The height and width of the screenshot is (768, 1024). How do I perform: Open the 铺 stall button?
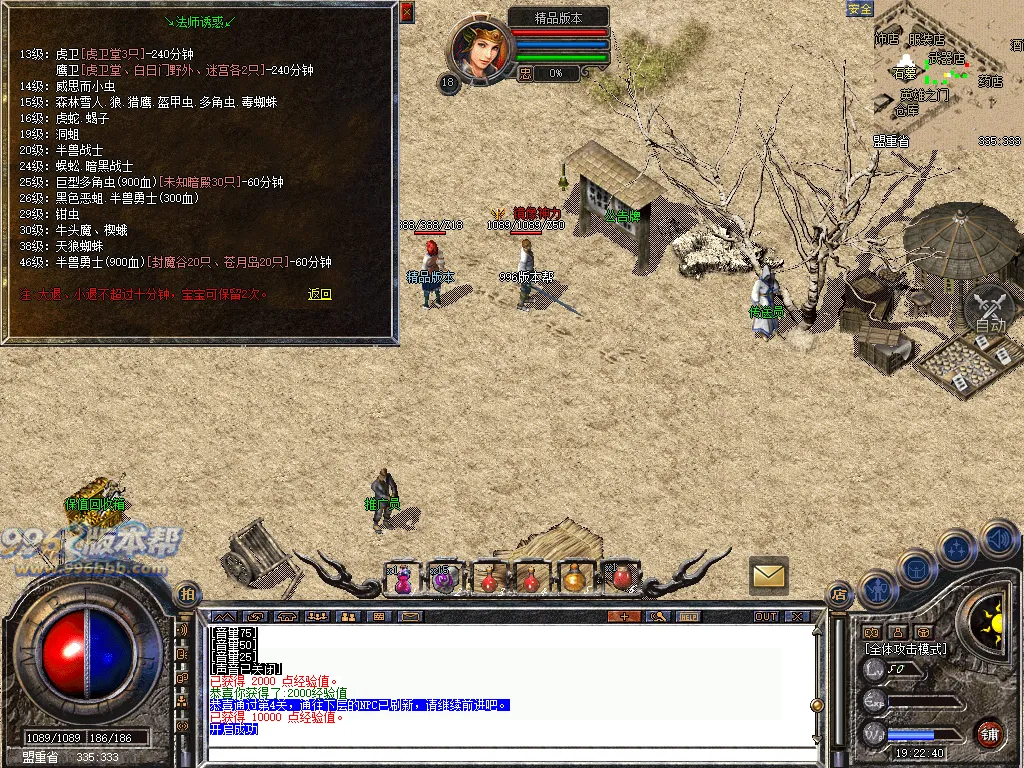990,732
